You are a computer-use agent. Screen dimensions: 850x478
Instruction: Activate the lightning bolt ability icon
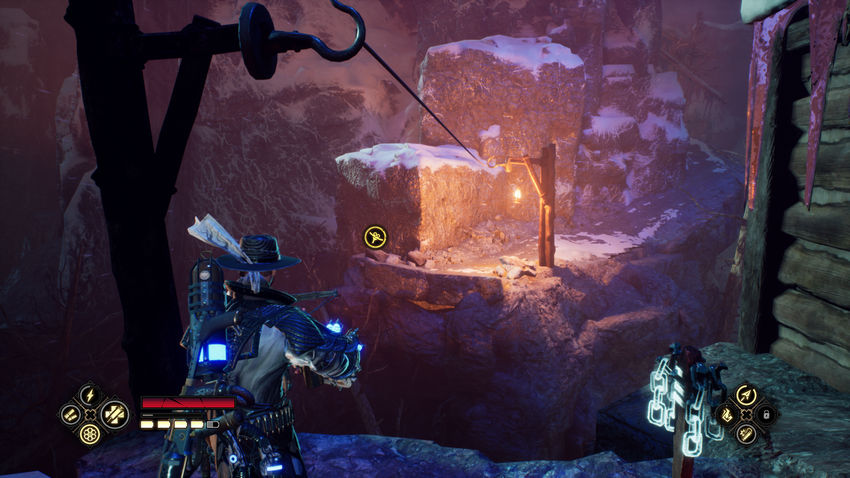[88, 394]
